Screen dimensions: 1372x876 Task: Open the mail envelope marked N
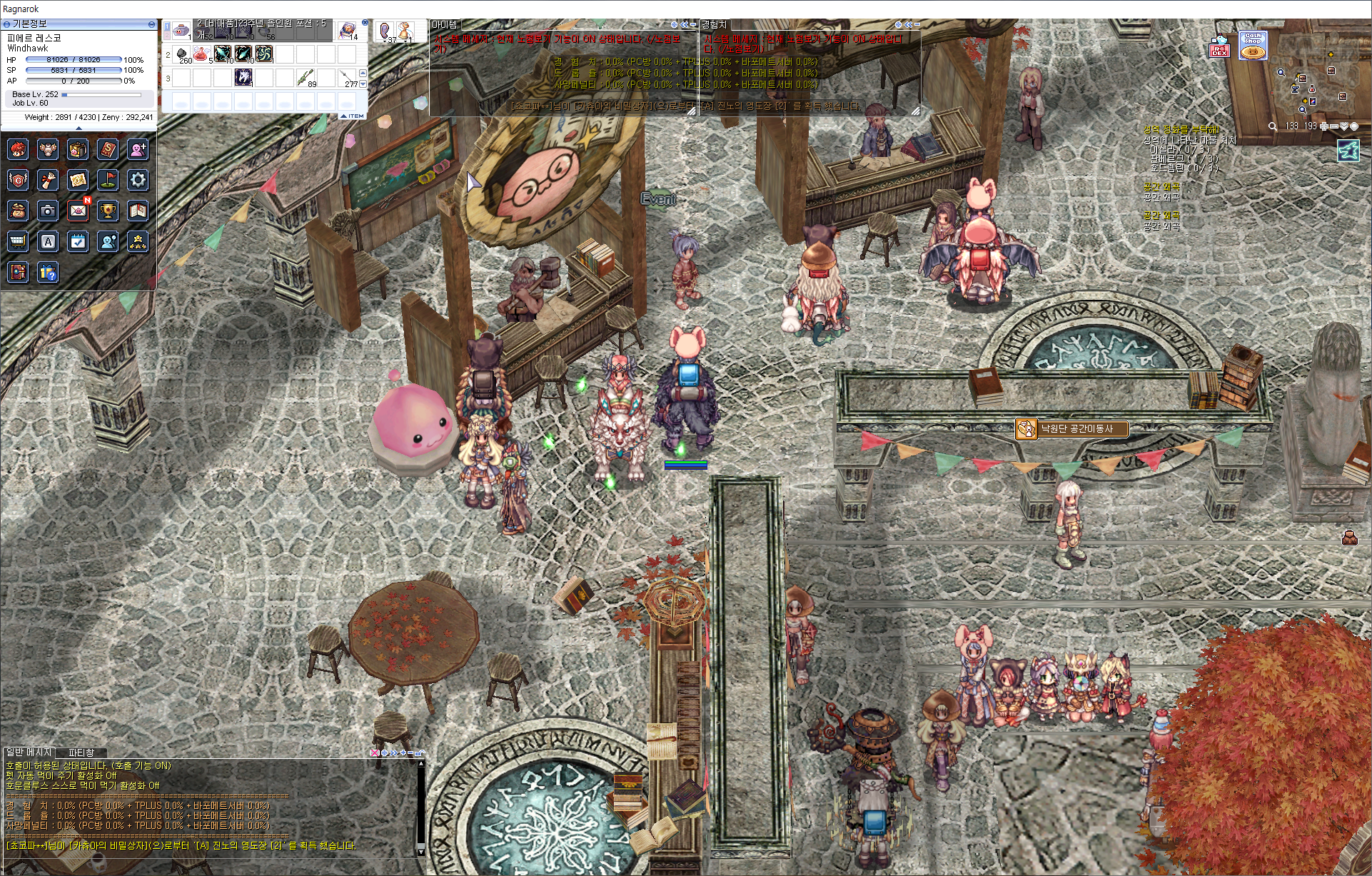tap(79, 211)
